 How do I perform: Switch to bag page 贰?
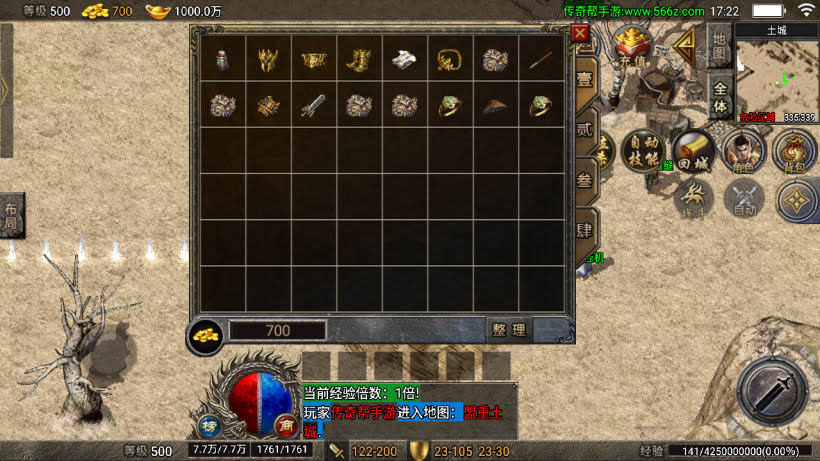pyautogui.click(x=586, y=129)
